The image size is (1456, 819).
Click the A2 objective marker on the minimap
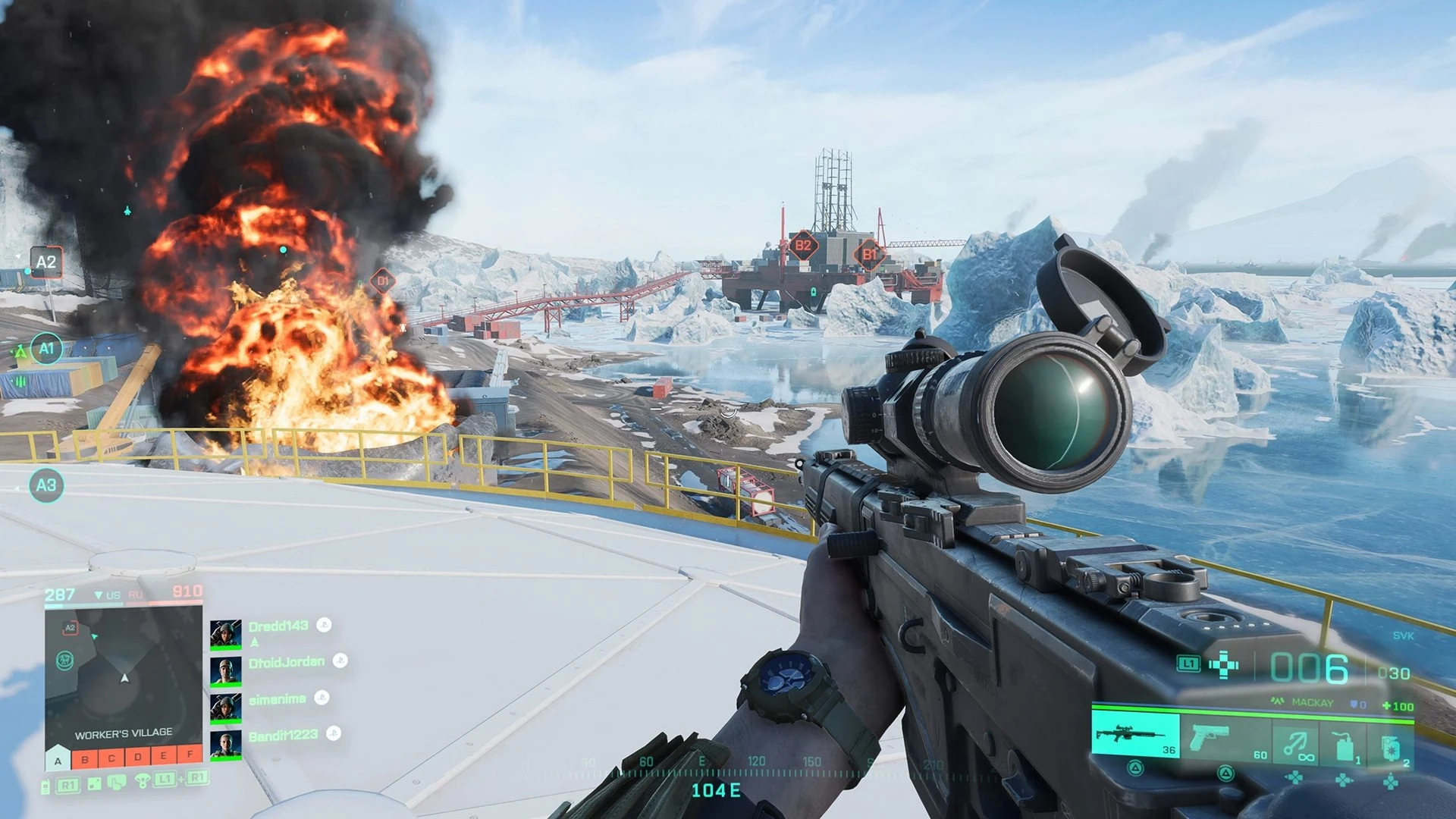(x=71, y=627)
